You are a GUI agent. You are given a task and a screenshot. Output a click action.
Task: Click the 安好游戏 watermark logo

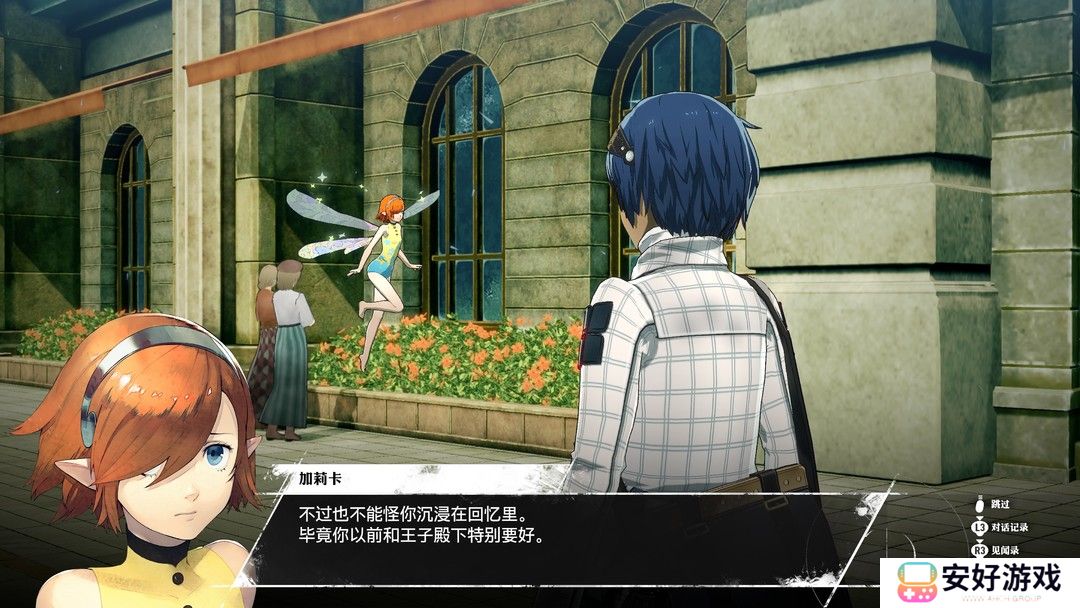click(x=978, y=581)
